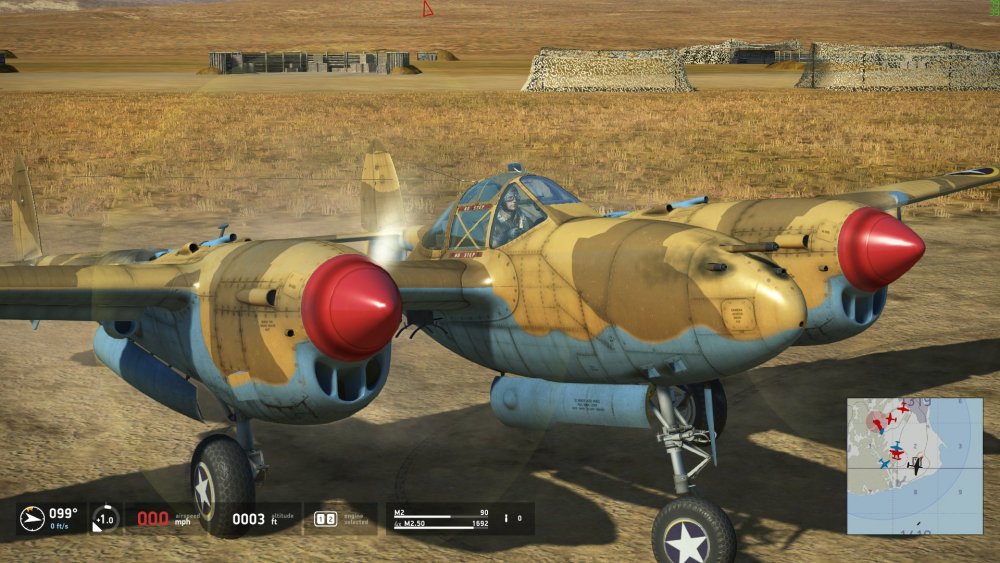1000x563 pixels.
Task: Click the circular +1.0 gauge icon
Action: coord(105,518)
